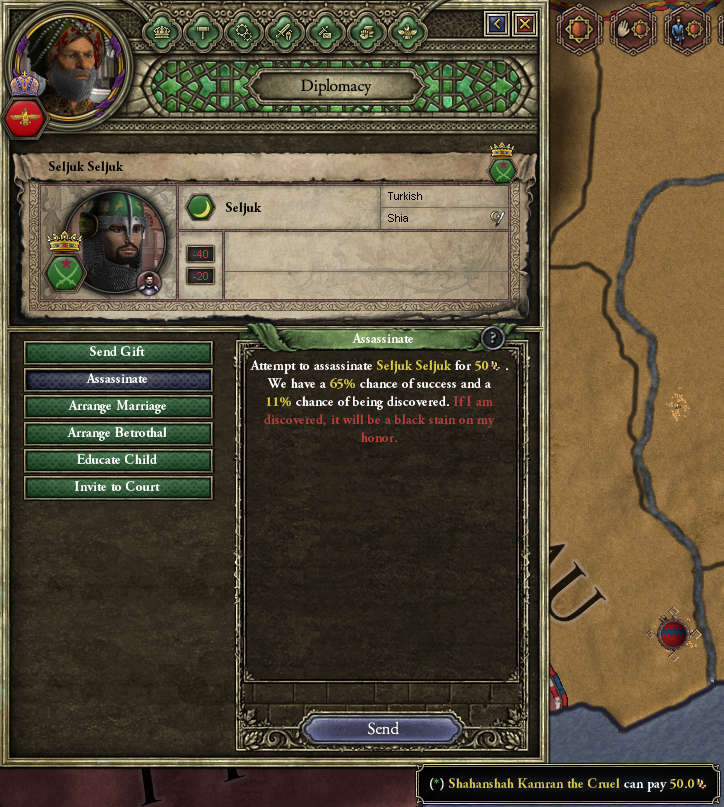Confirm the assassination with the Send button
The height and width of the screenshot is (807, 724).
pyautogui.click(x=382, y=729)
